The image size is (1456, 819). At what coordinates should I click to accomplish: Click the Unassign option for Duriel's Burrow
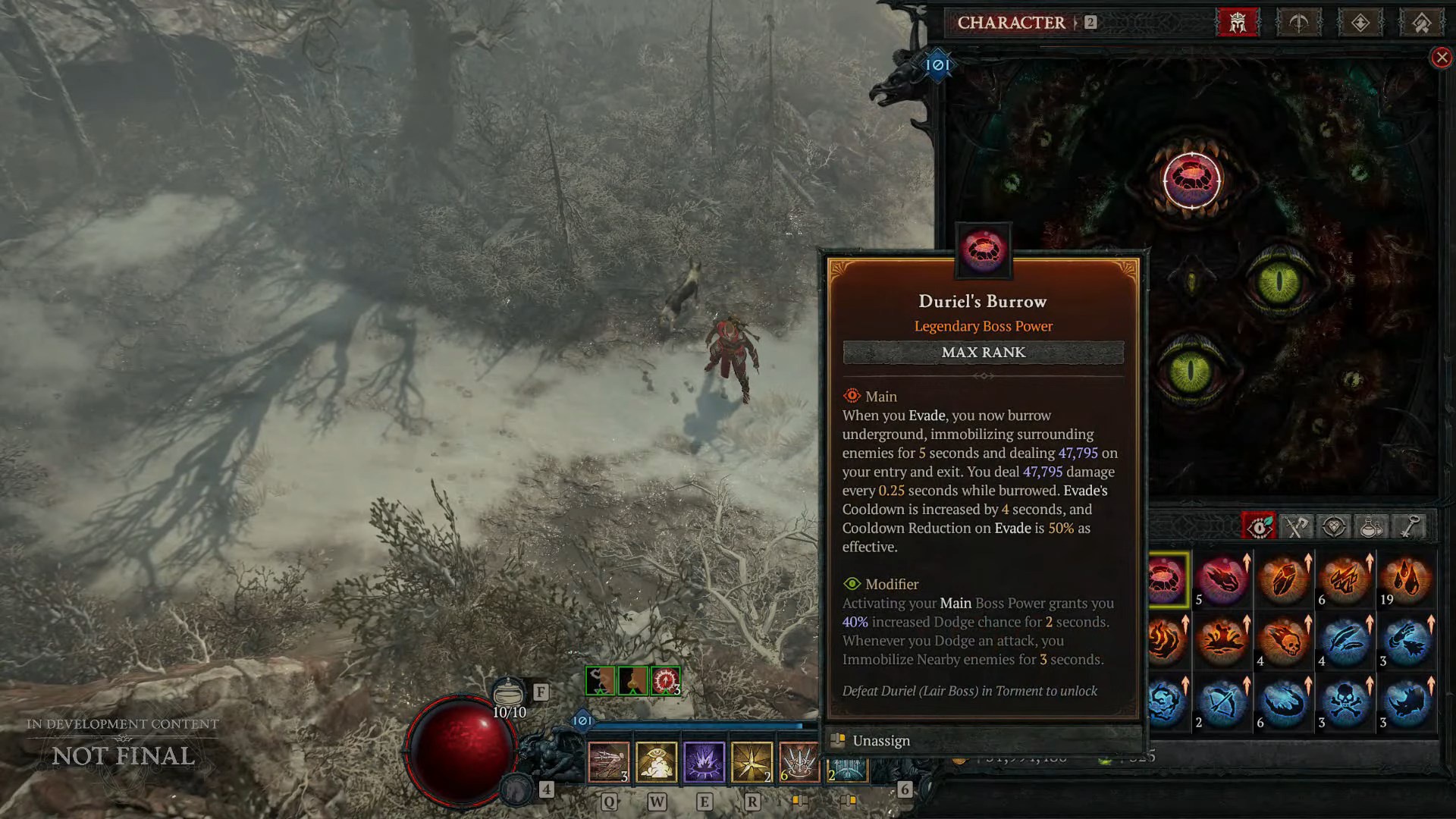[x=881, y=741]
